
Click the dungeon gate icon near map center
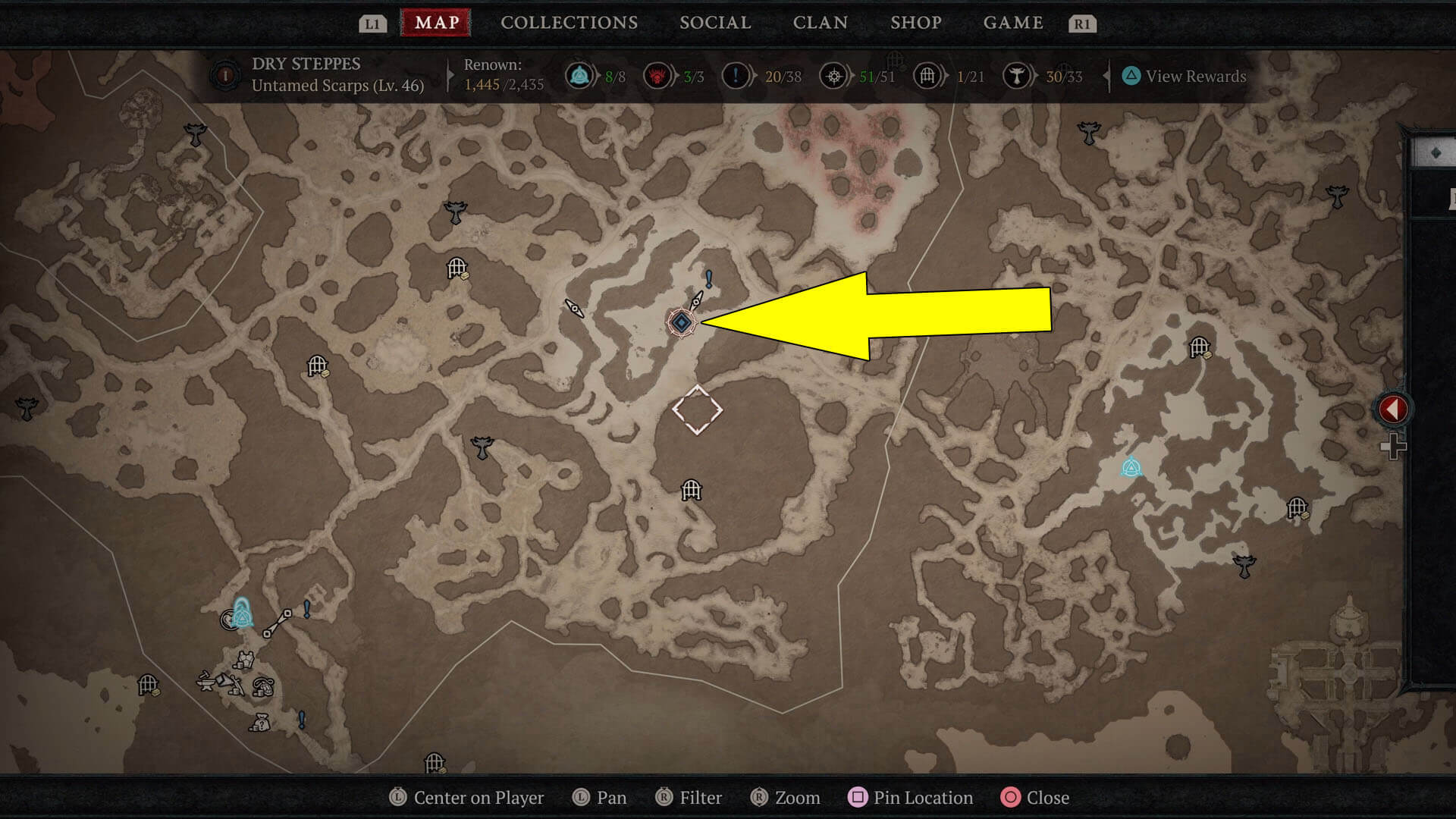pos(690,491)
